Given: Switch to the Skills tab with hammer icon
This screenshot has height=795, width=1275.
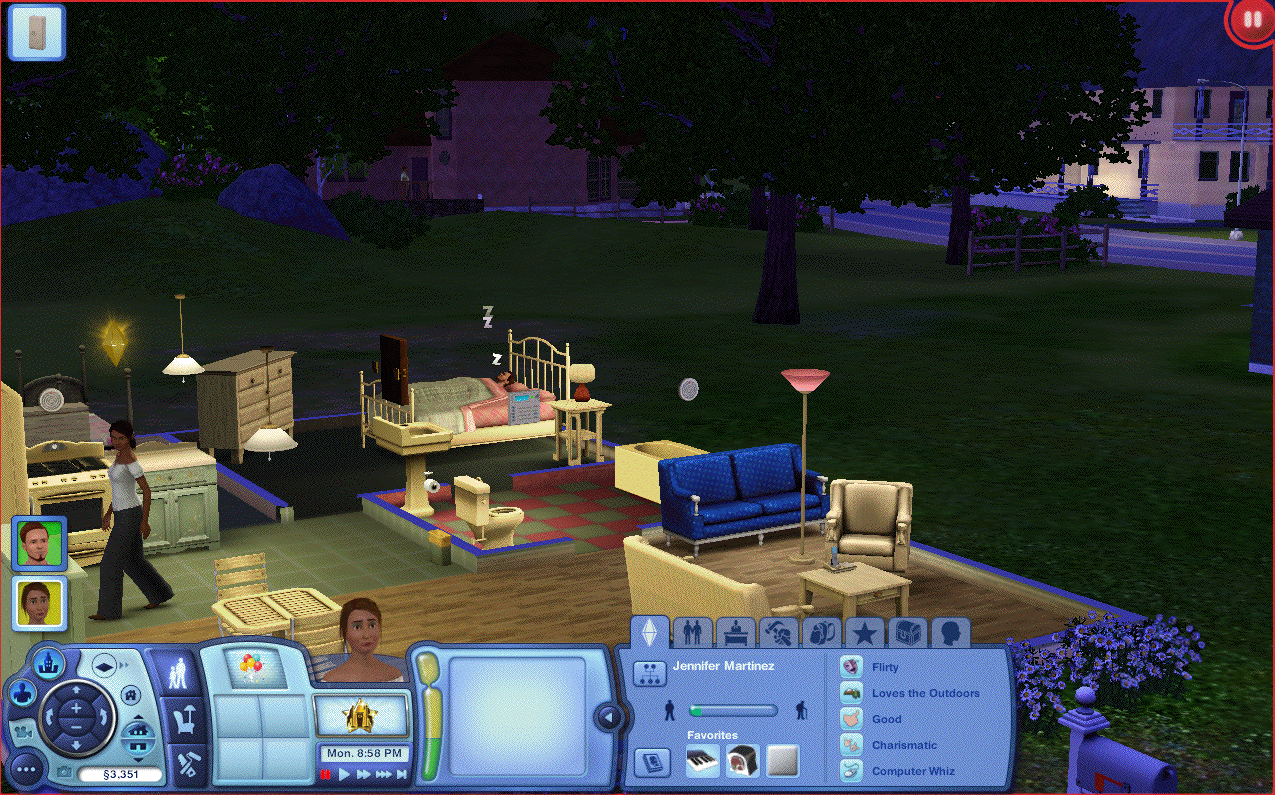Looking at the screenshot, I should pos(778,632).
